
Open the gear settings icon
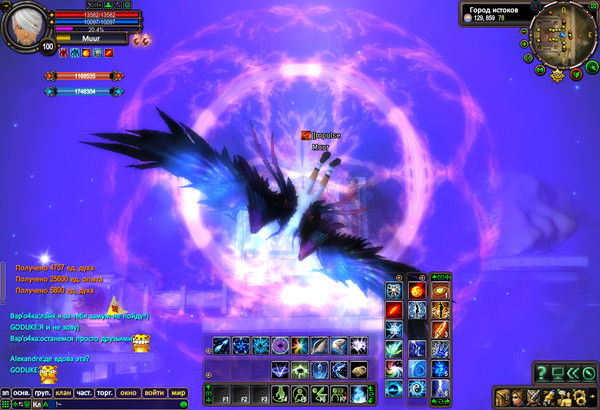pos(582,397)
